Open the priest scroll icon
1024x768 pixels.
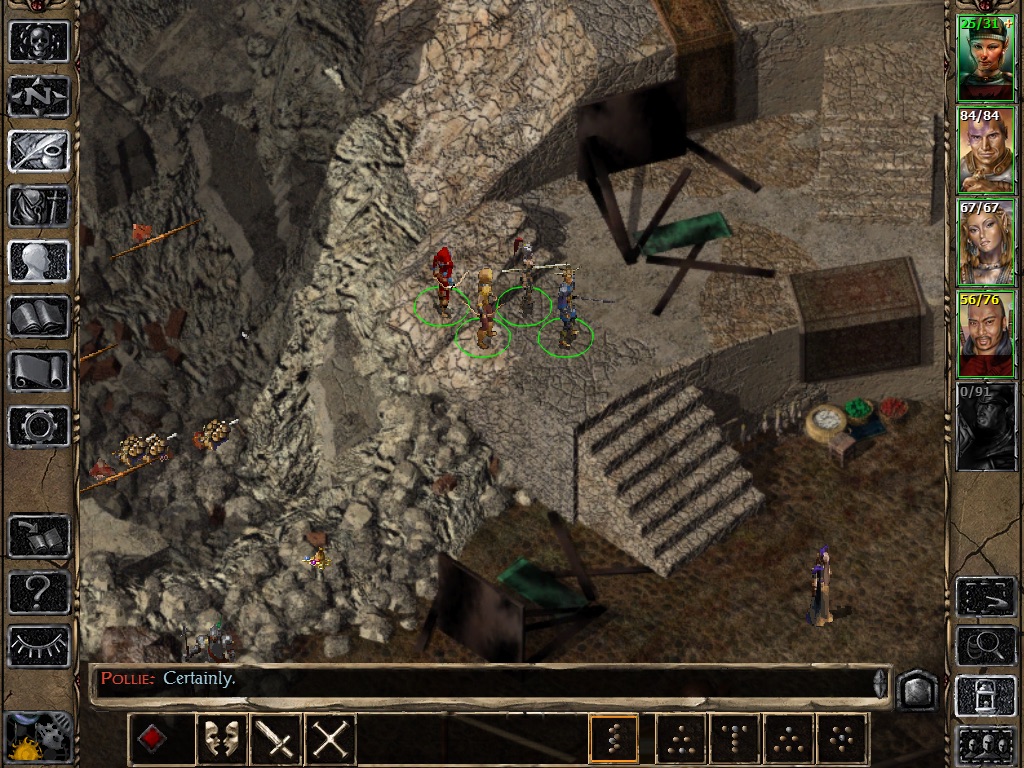(x=39, y=372)
